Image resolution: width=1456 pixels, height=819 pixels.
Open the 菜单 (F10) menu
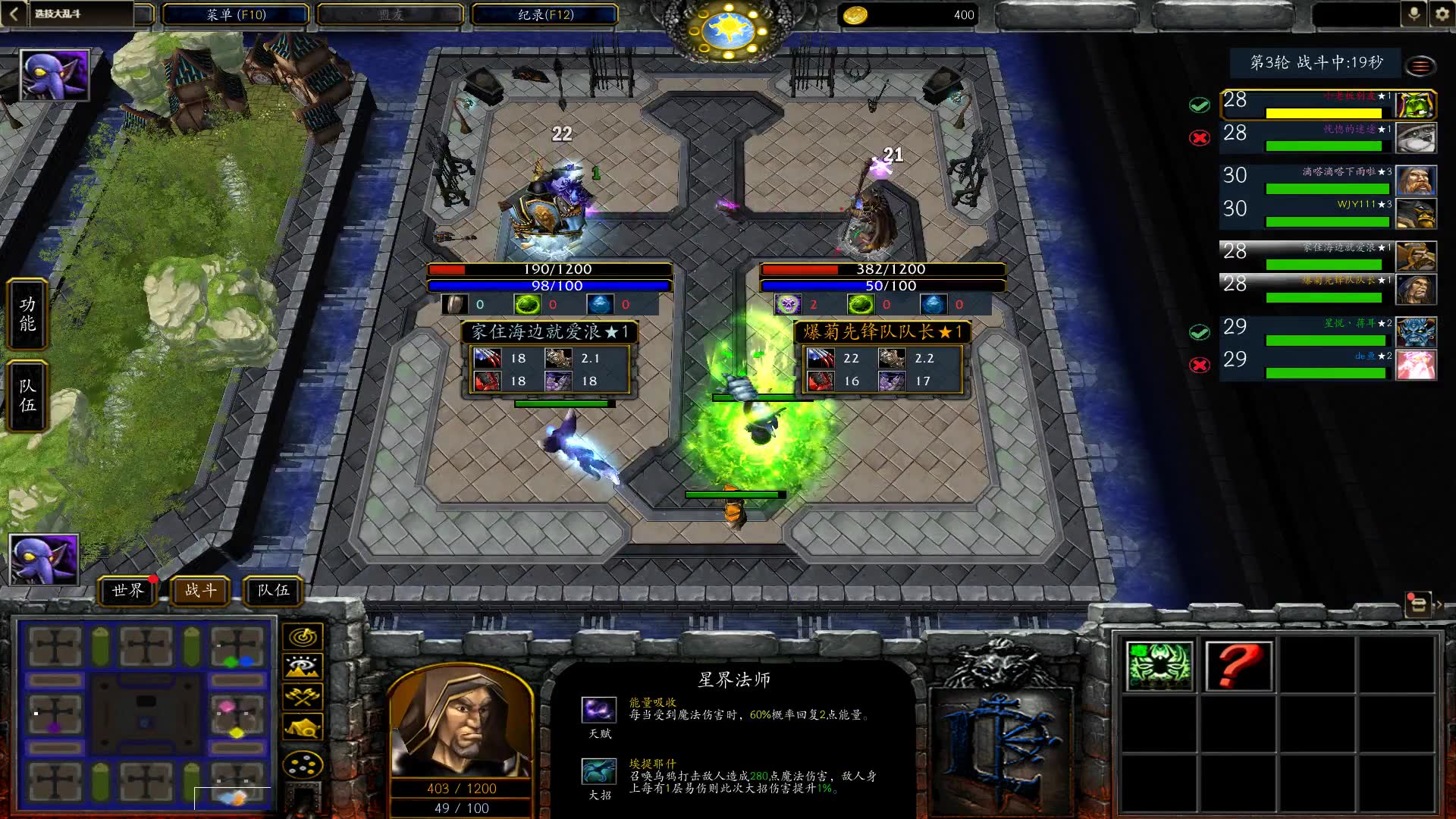235,14
